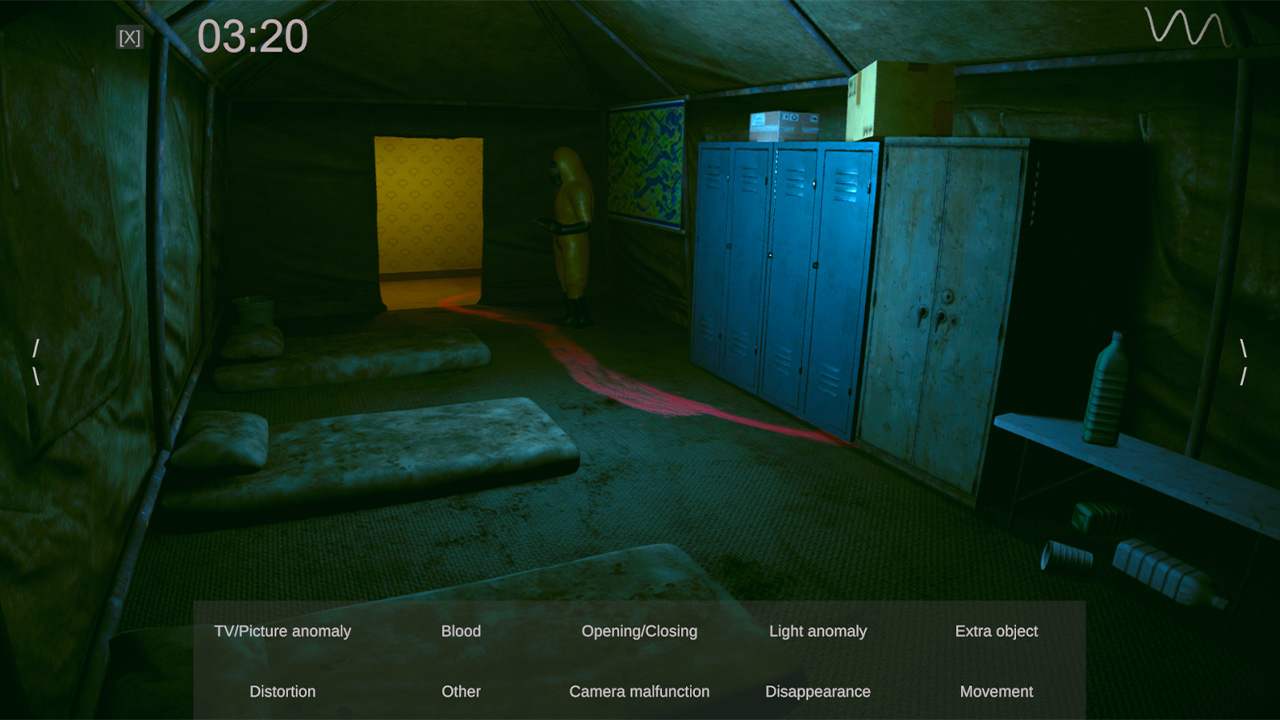Image resolution: width=1280 pixels, height=720 pixels.
Task: Select Extra object from the report menu
Action: click(996, 631)
